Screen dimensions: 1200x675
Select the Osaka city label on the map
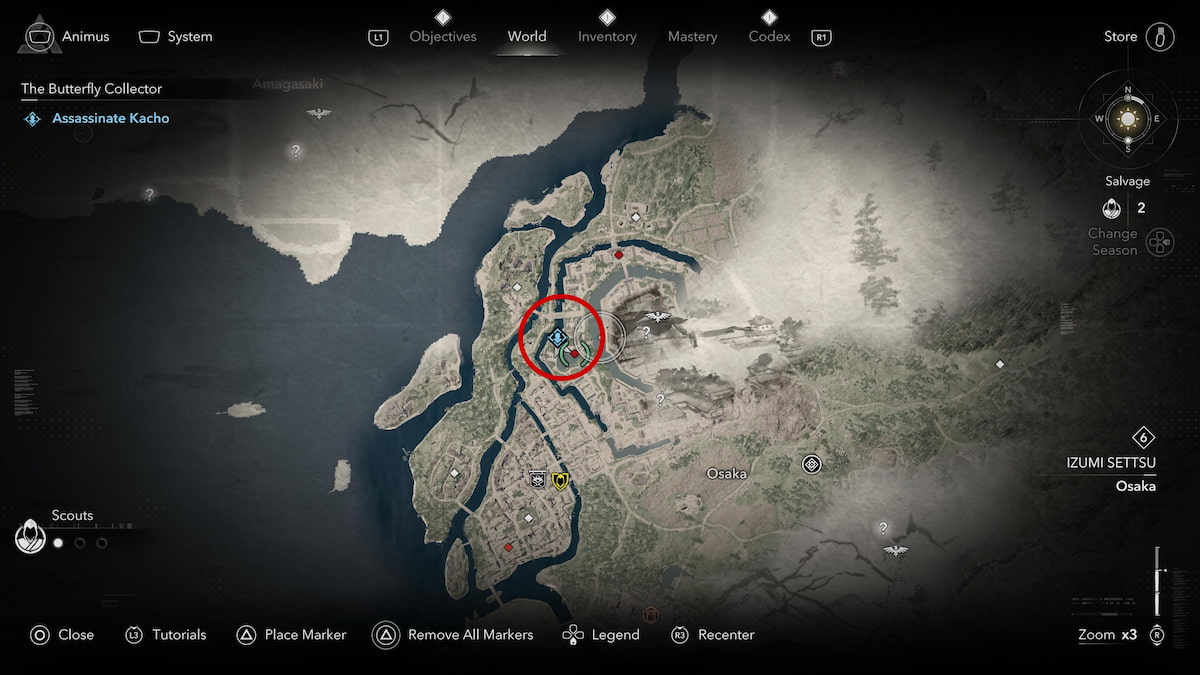pos(727,473)
